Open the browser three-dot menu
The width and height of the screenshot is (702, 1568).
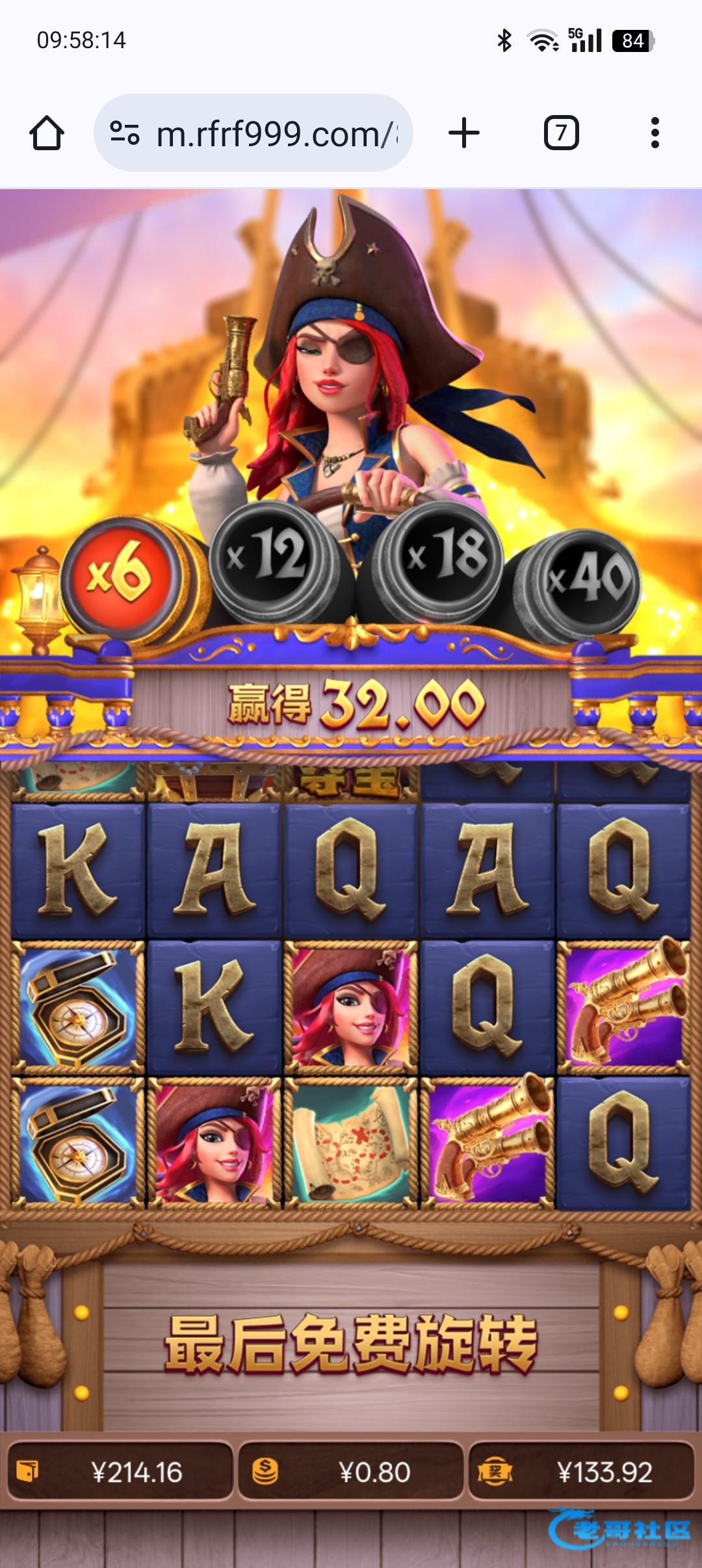[x=655, y=133]
